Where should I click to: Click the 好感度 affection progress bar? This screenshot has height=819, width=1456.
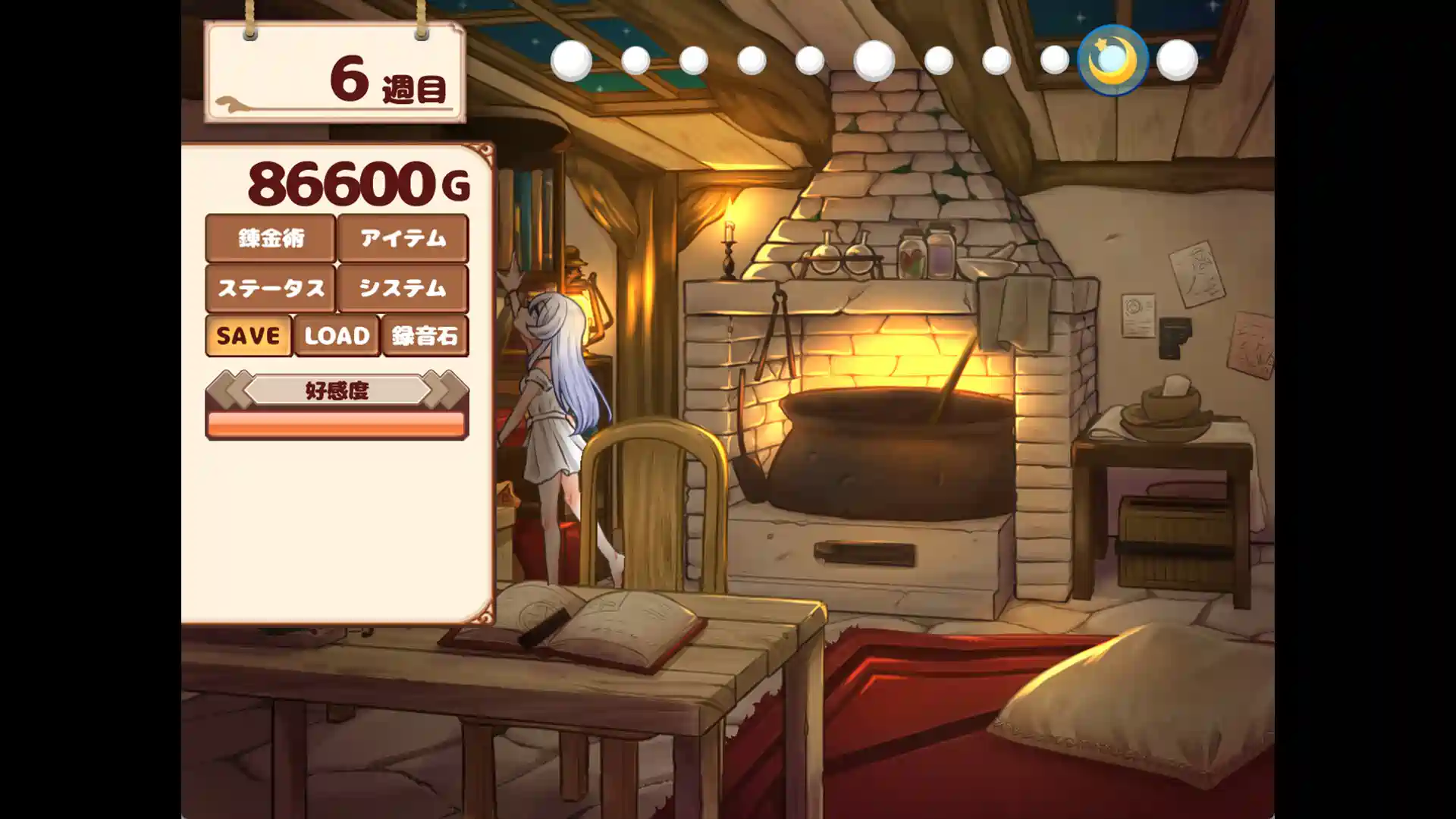click(x=337, y=425)
